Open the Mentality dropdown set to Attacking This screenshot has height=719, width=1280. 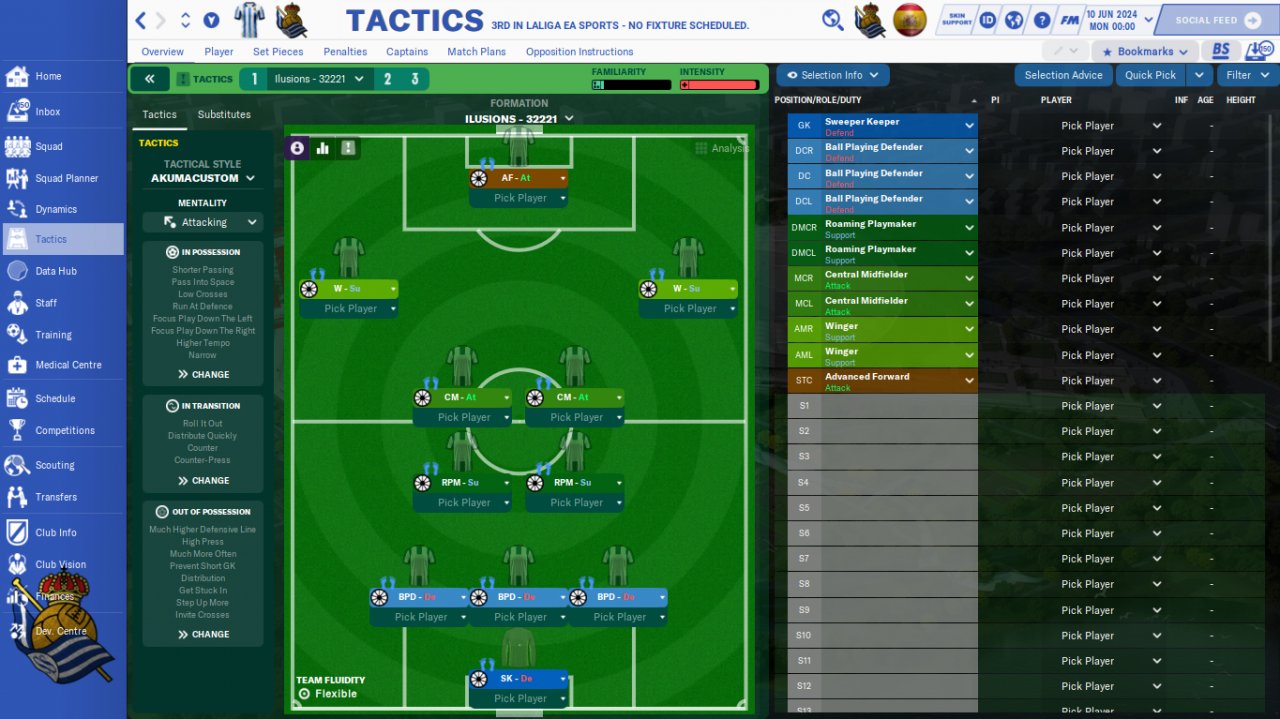pos(203,222)
